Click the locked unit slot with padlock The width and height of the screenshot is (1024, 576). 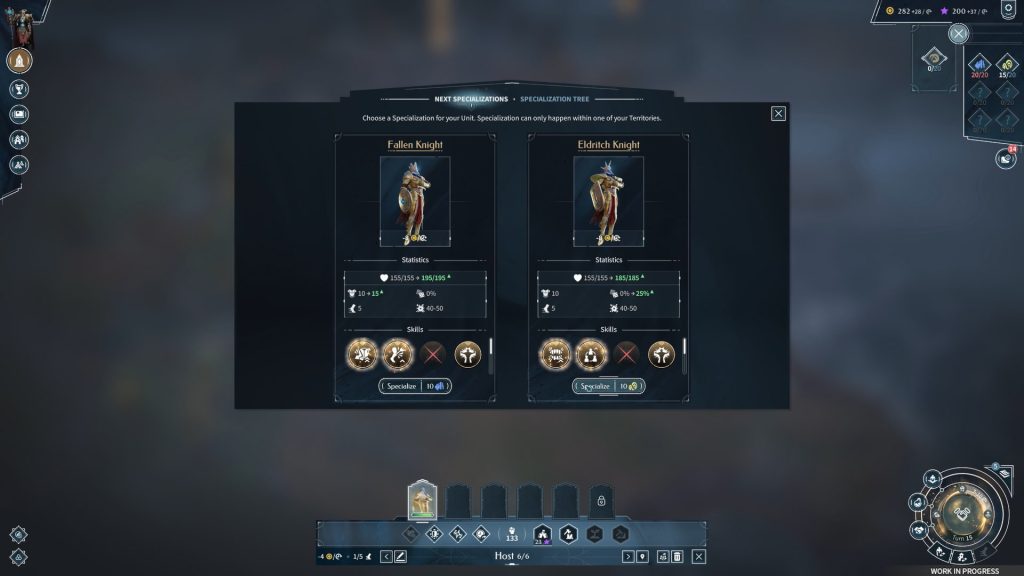click(601, 500)
